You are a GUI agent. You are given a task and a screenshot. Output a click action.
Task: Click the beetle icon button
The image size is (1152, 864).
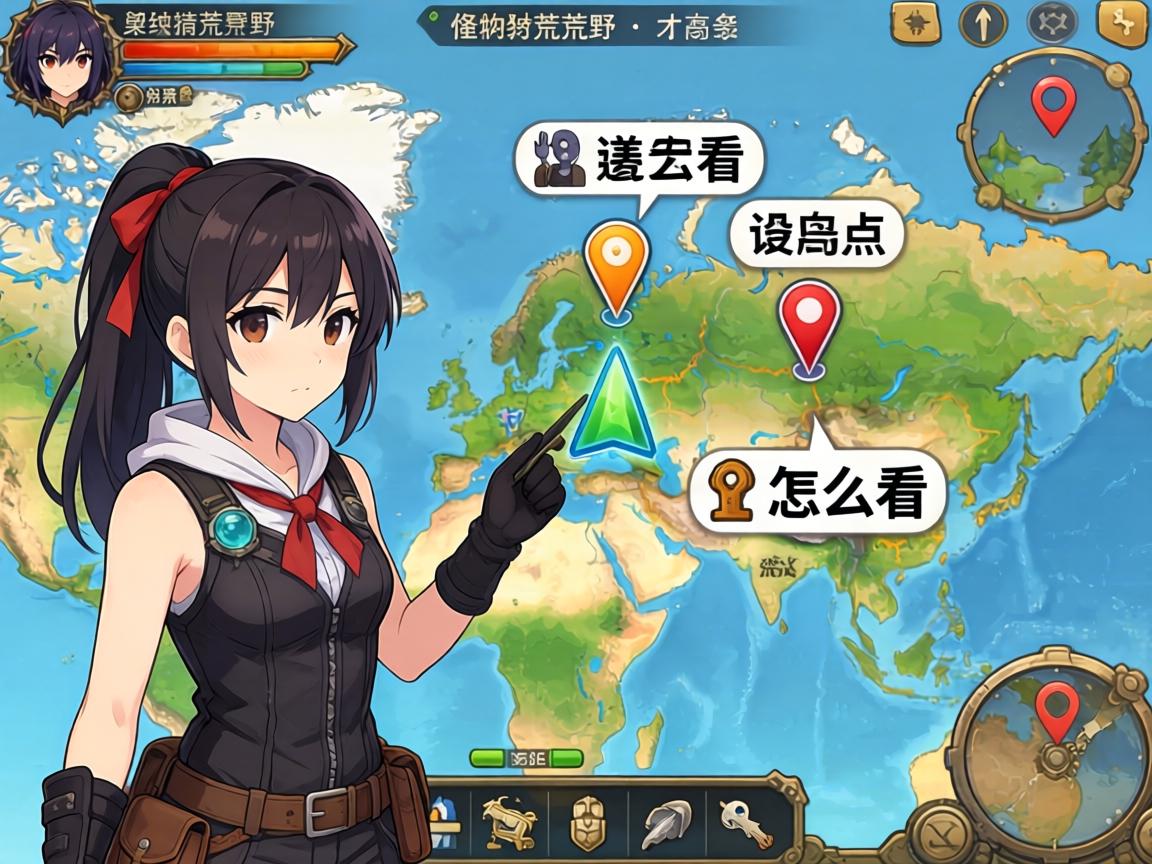click(x=915, y=24)
